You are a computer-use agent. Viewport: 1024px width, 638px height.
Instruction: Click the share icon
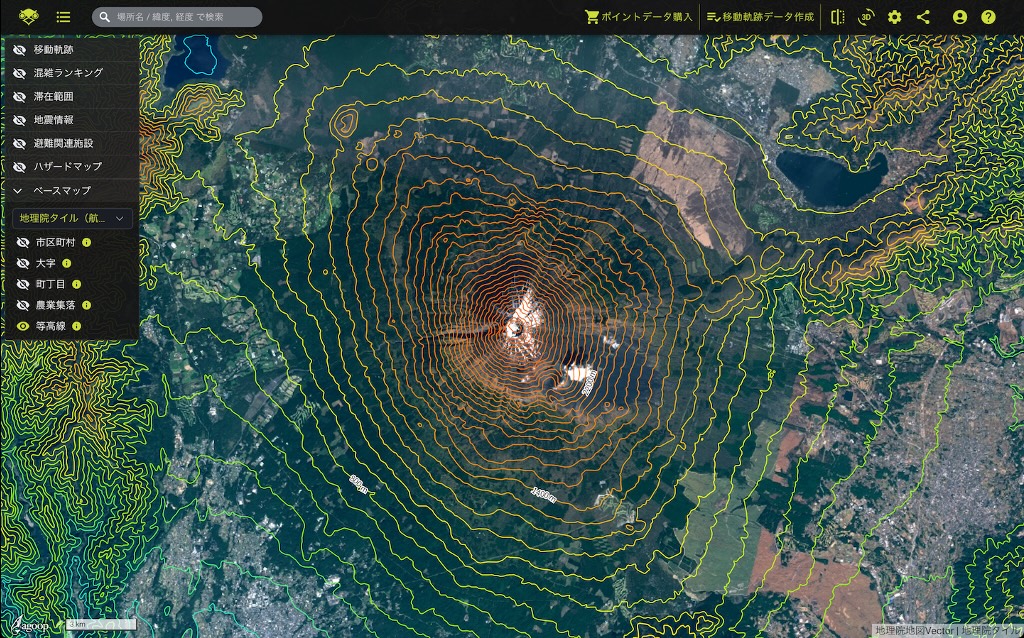coord(923,17)
